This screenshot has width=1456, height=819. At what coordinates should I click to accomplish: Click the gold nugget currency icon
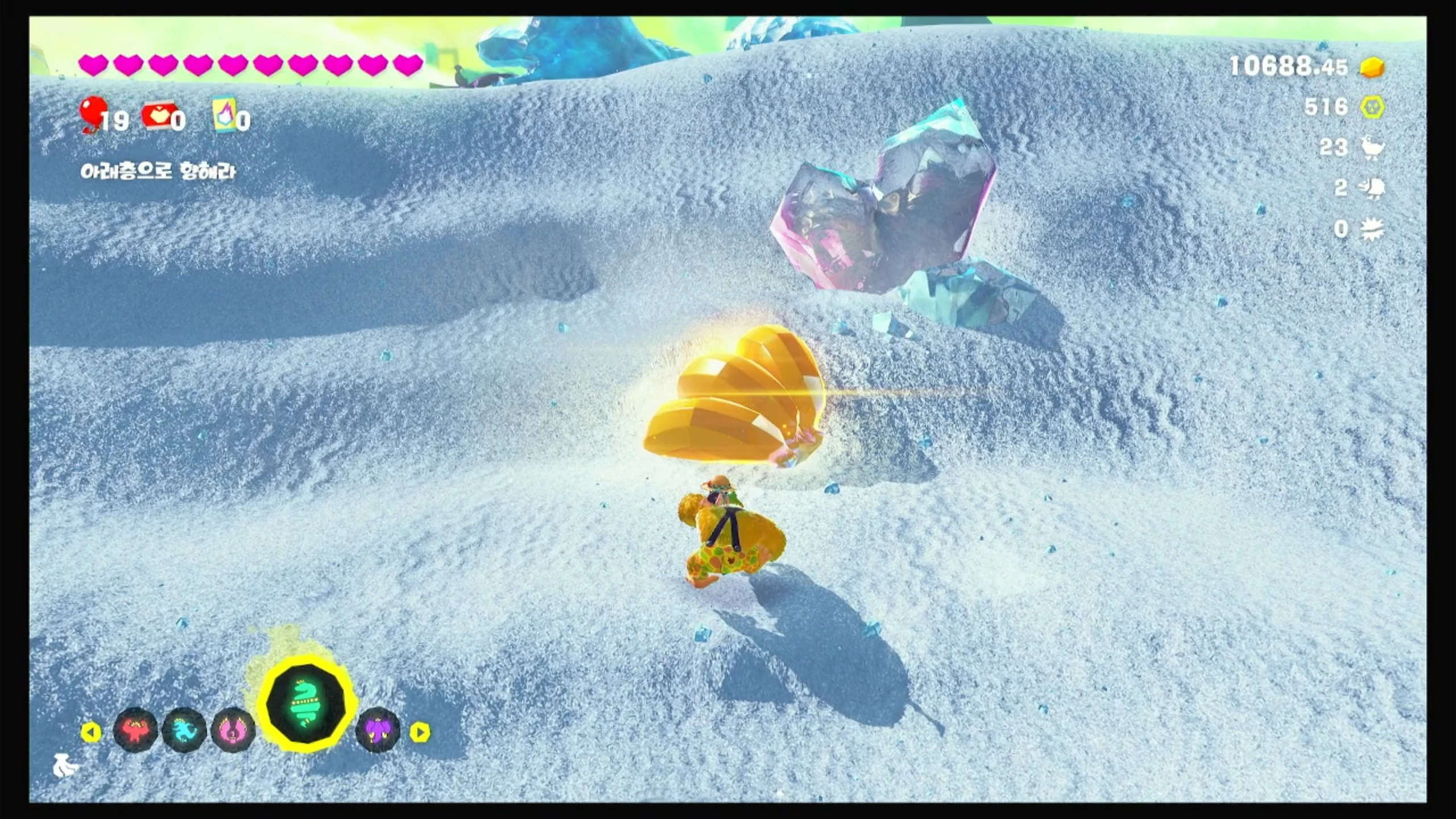(x=1372, y=68)
